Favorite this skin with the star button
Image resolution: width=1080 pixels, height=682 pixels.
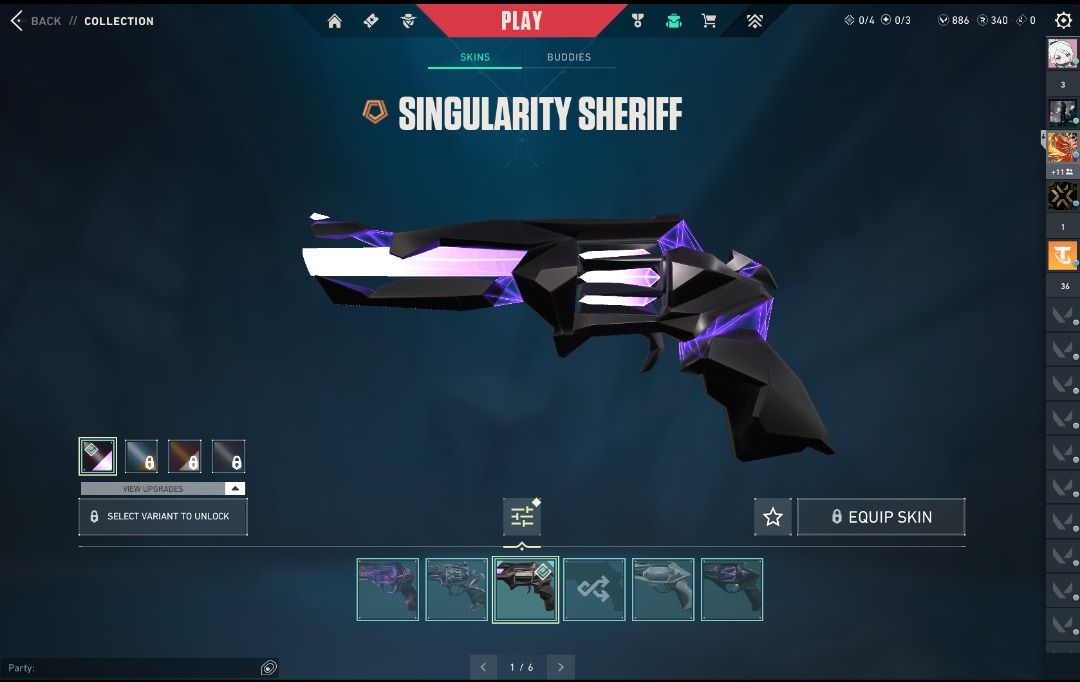point(773,517)
